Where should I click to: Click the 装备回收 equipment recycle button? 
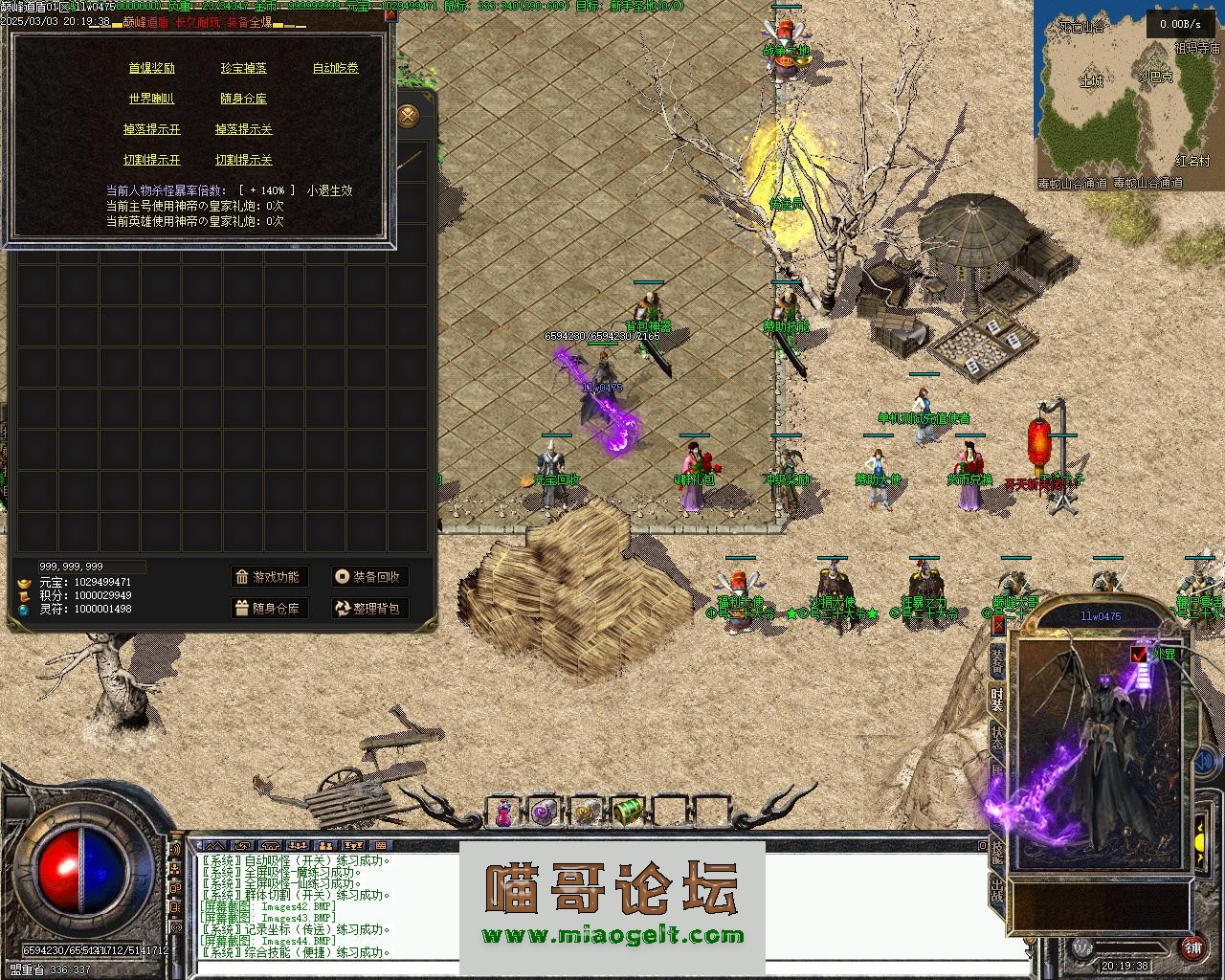coord(369,577)
